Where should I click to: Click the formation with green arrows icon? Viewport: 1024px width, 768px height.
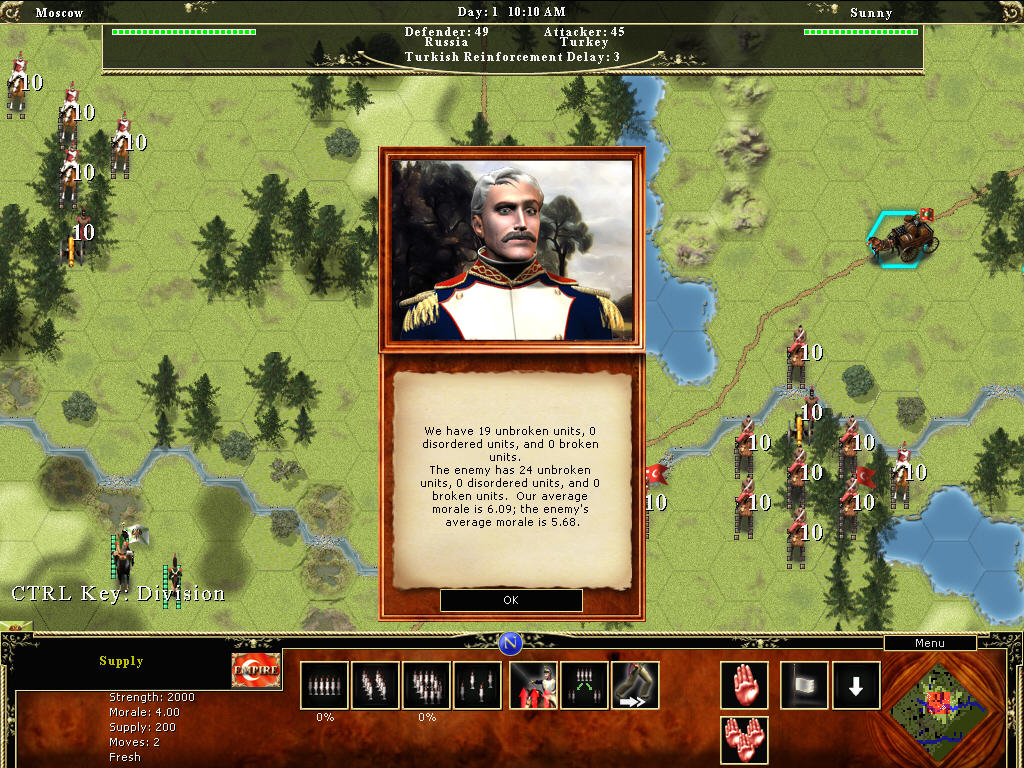coord(584,685)
